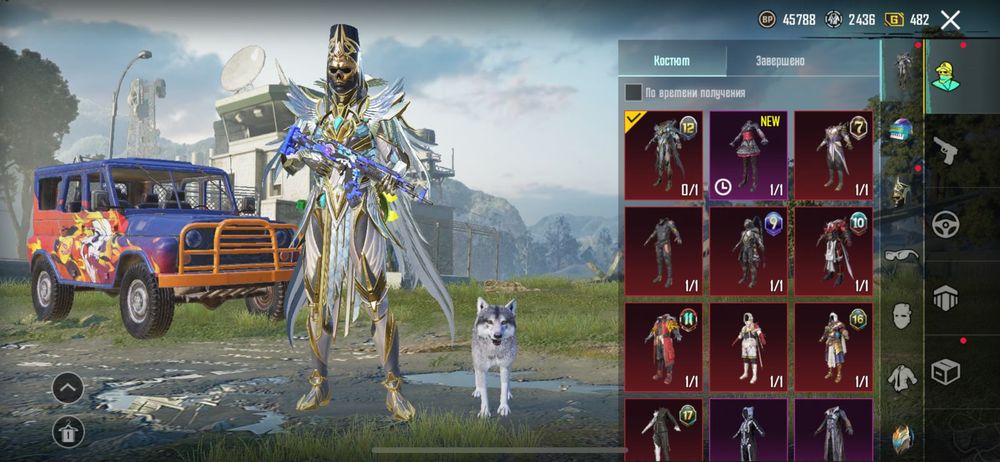Pick the outfit with the level 16 badge
Image resolution: width=1000 pixels, height=462 pixels.
tap(833, 346)
